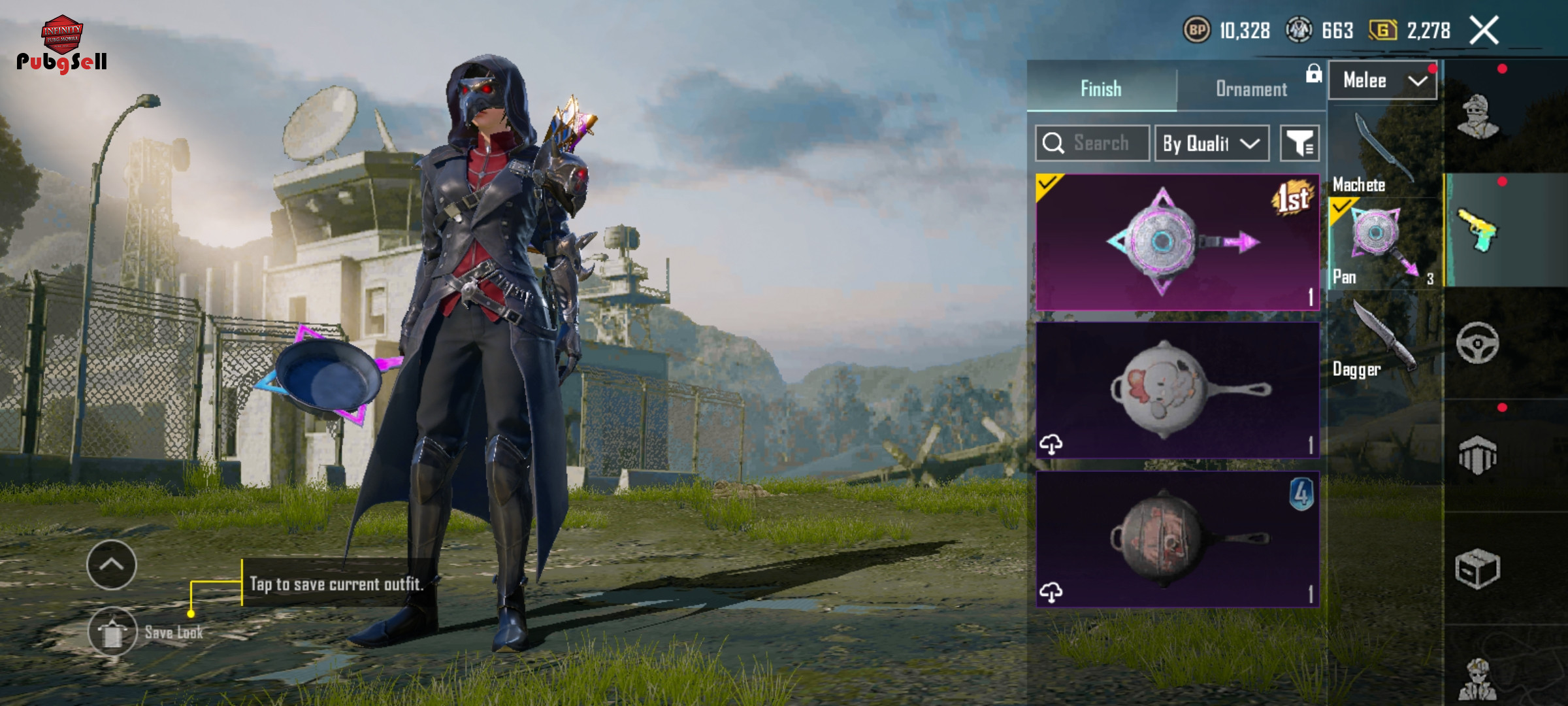Click the Search field
The height and width of the screenshot is (706, 1568).
click(1092, 143)
